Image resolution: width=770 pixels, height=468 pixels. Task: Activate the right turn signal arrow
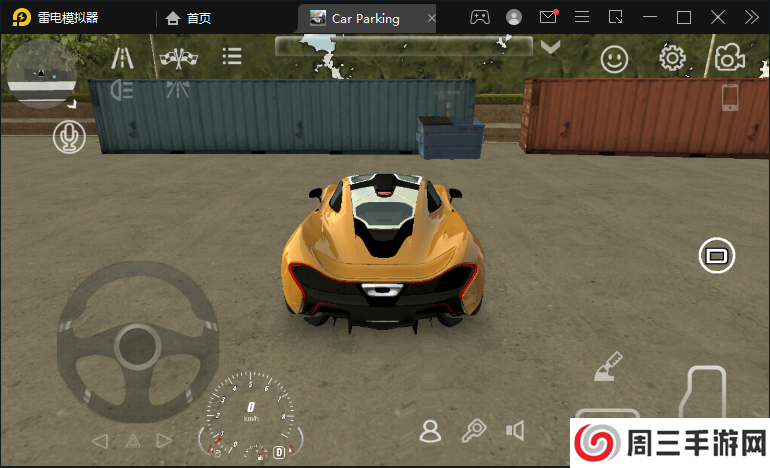[165, 440]
